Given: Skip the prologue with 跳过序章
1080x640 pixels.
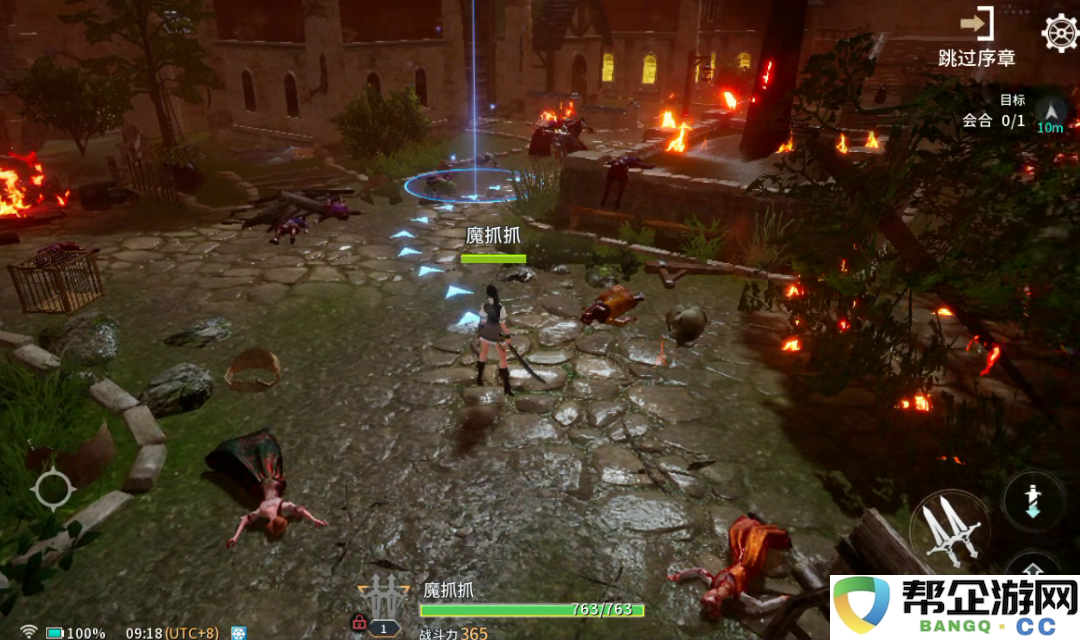Looking at the screenshot, I should point(976,38).
